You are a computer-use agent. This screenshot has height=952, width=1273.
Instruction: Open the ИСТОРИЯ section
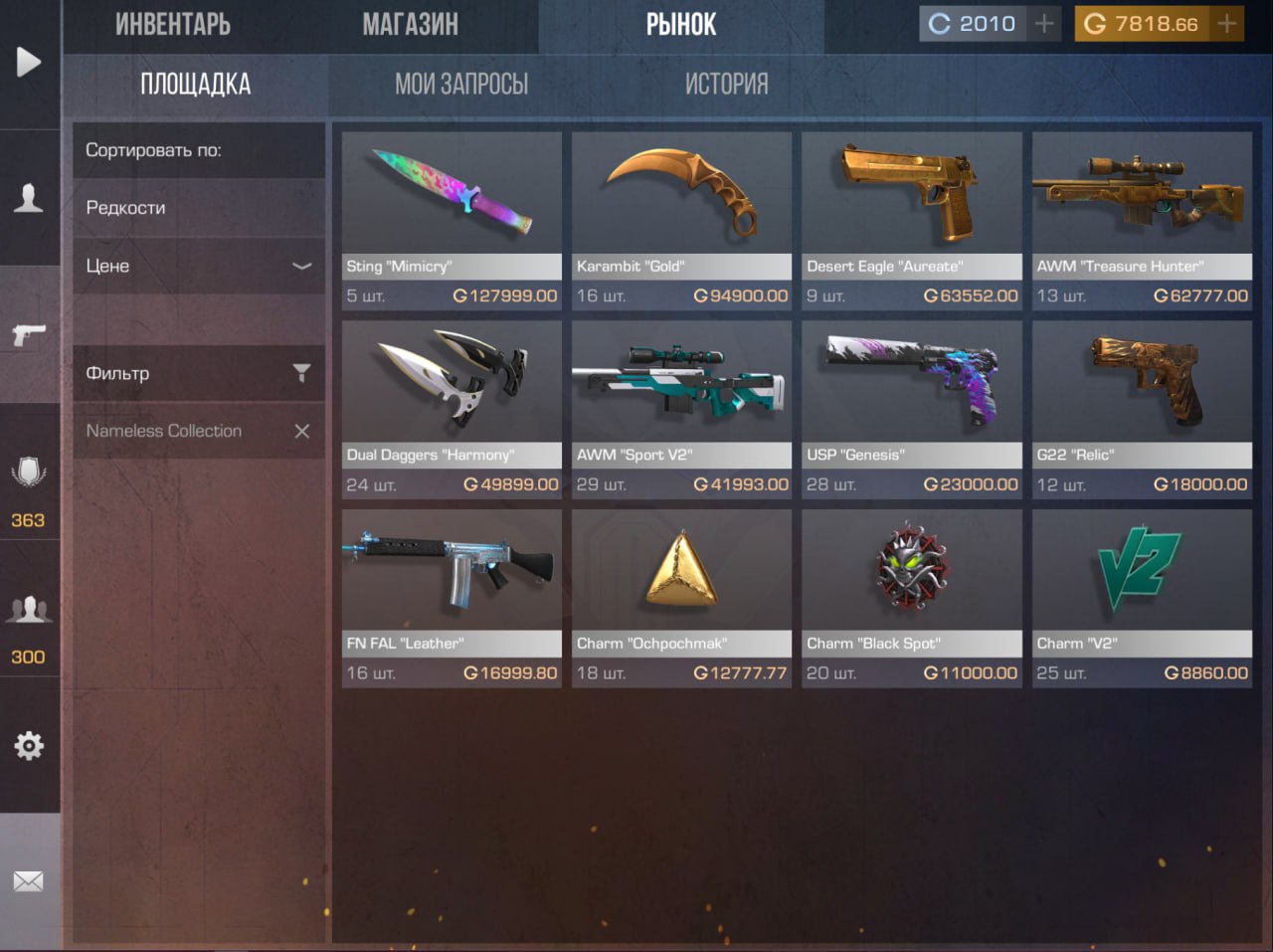(725, 85)
